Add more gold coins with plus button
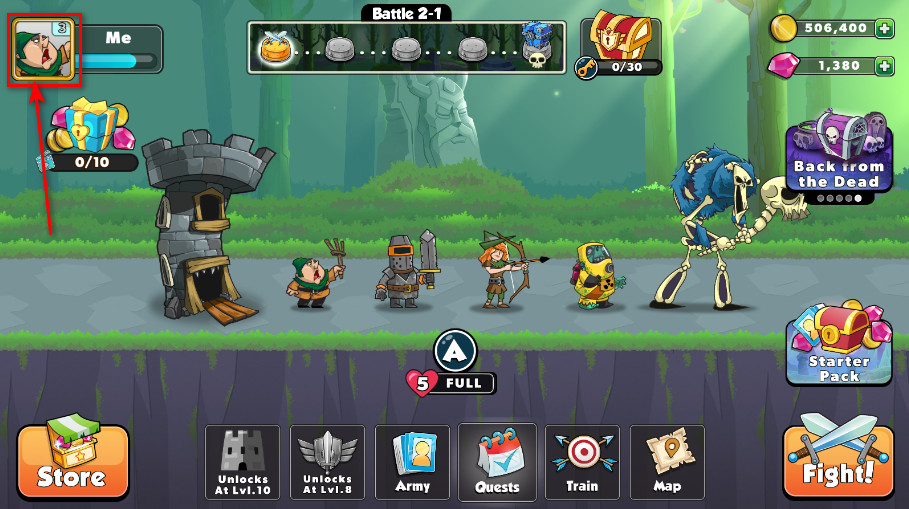 pyautogui.click(x=884, y=29)
